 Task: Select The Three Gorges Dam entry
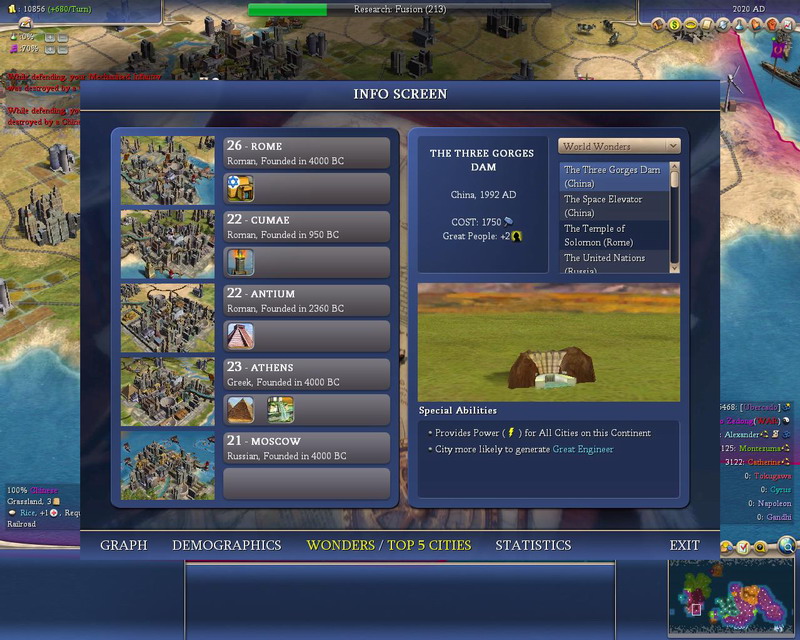pos(612,177)
